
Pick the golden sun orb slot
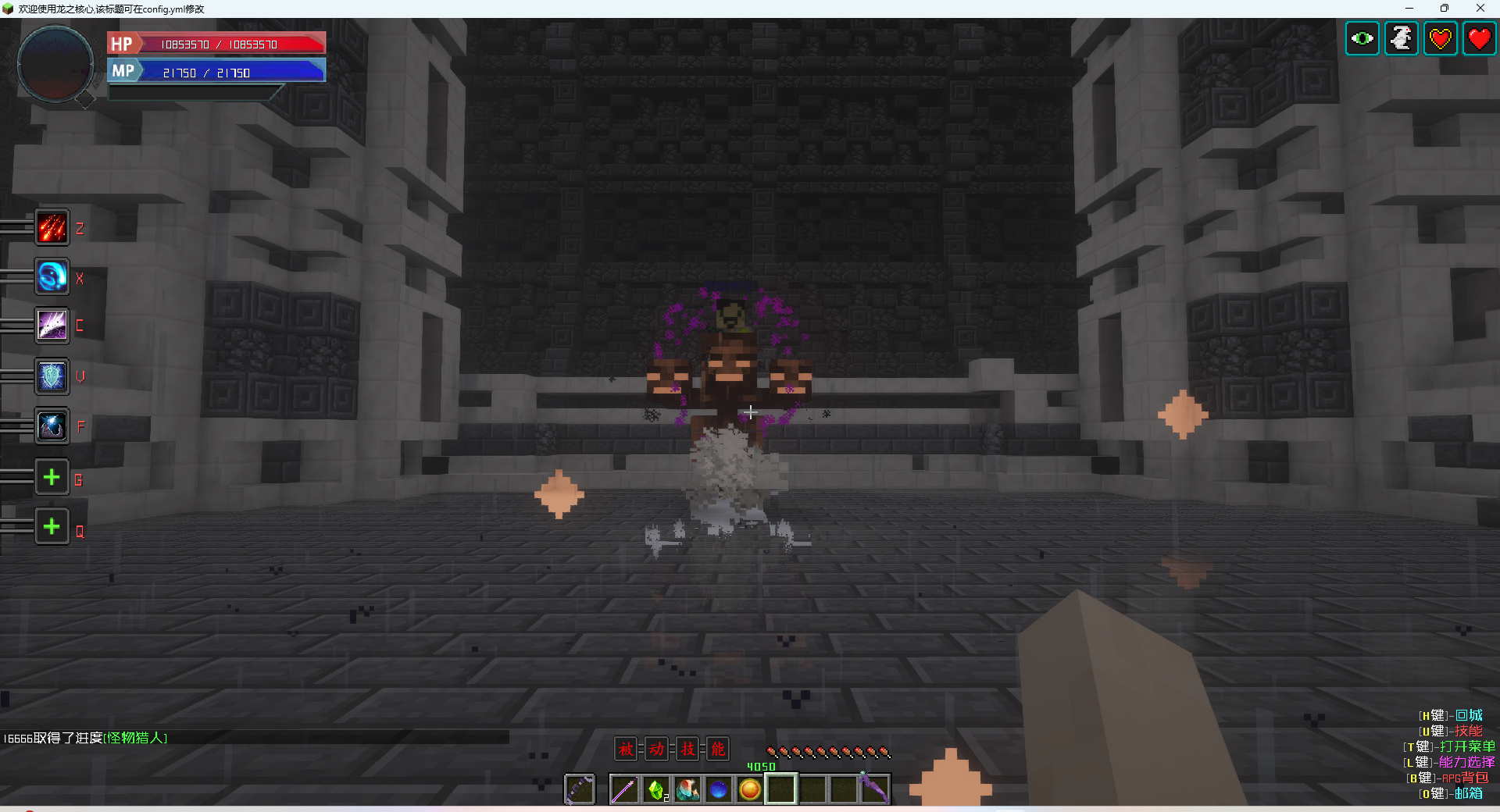[x=750, y=790]
